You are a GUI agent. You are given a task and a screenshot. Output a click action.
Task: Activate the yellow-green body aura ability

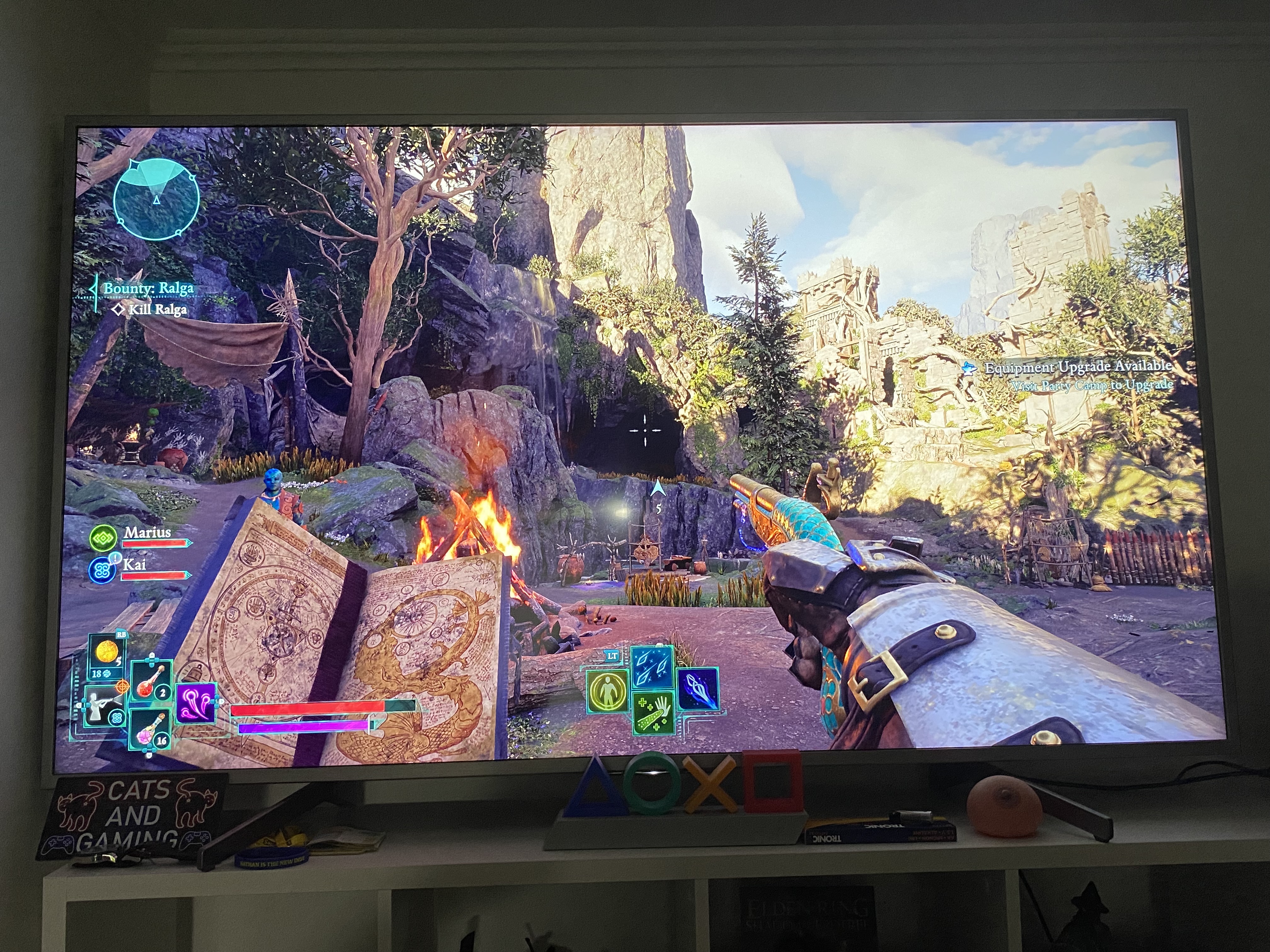coord(608,692)
